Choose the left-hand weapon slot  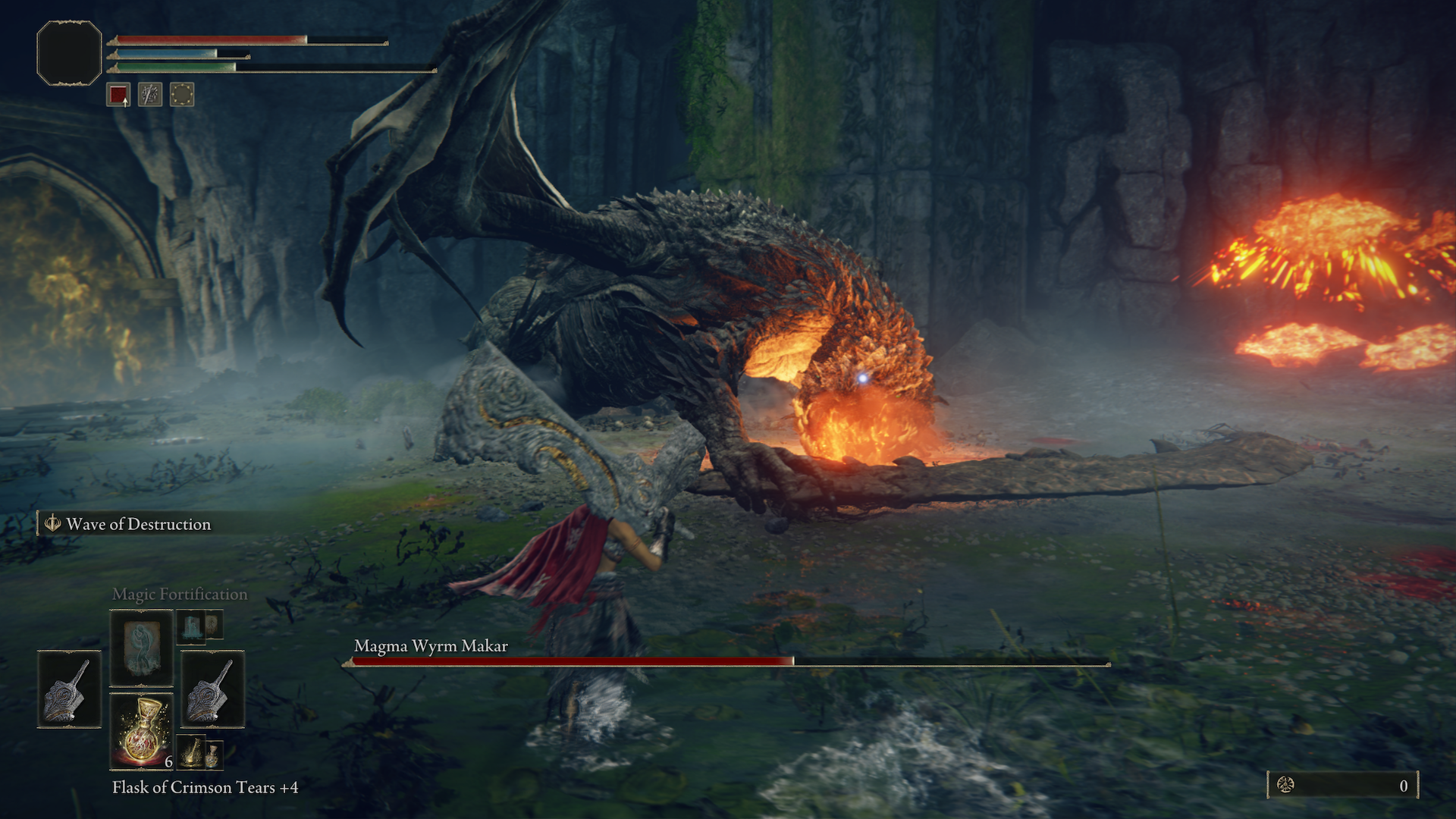[x=69, y=689]
